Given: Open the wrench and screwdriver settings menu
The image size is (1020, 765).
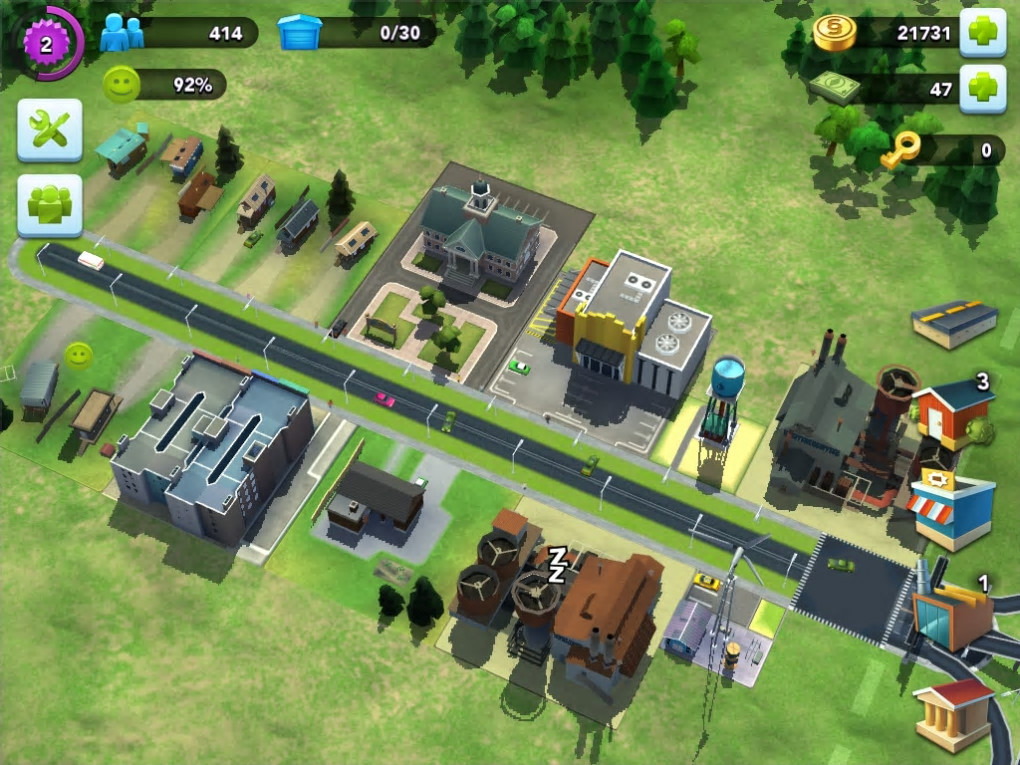Looking at the screenshot, I should pyautogui.click(x=49, y=130).
